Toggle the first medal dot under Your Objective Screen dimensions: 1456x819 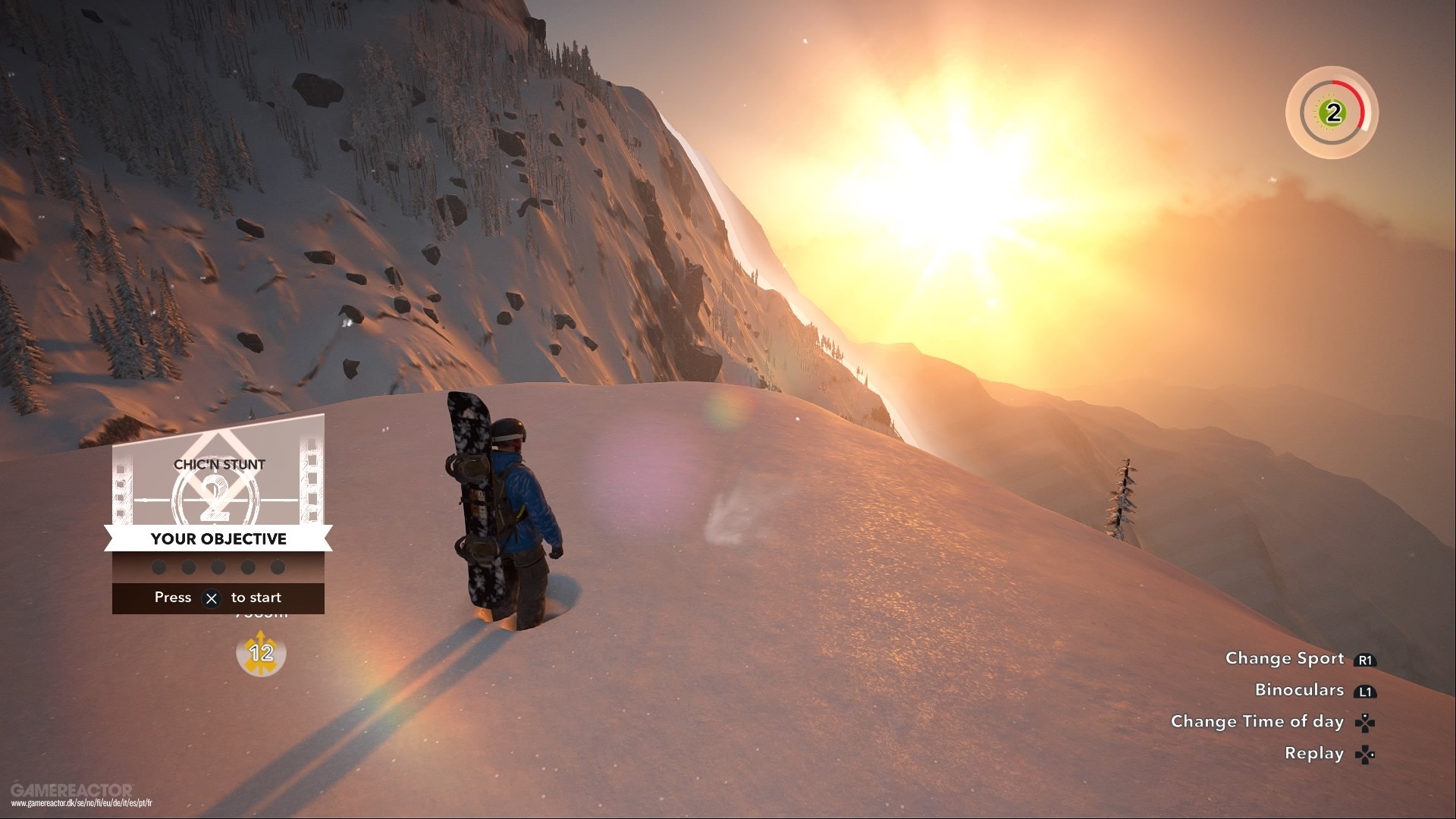coord(158,566)
